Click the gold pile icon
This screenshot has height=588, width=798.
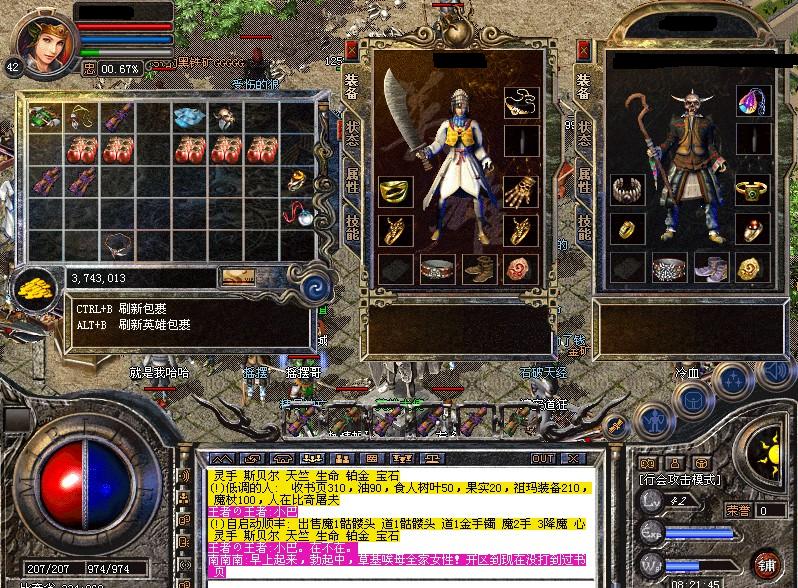pyautogui.click(x=37, y=287)
